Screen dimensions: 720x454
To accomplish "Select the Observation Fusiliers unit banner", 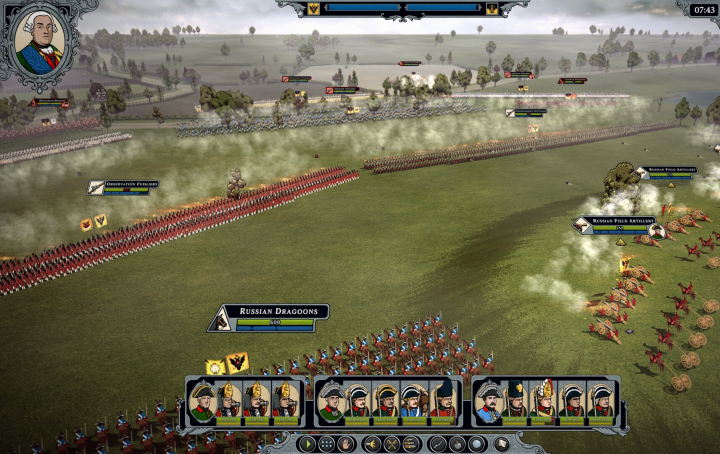I will [121, 187].
